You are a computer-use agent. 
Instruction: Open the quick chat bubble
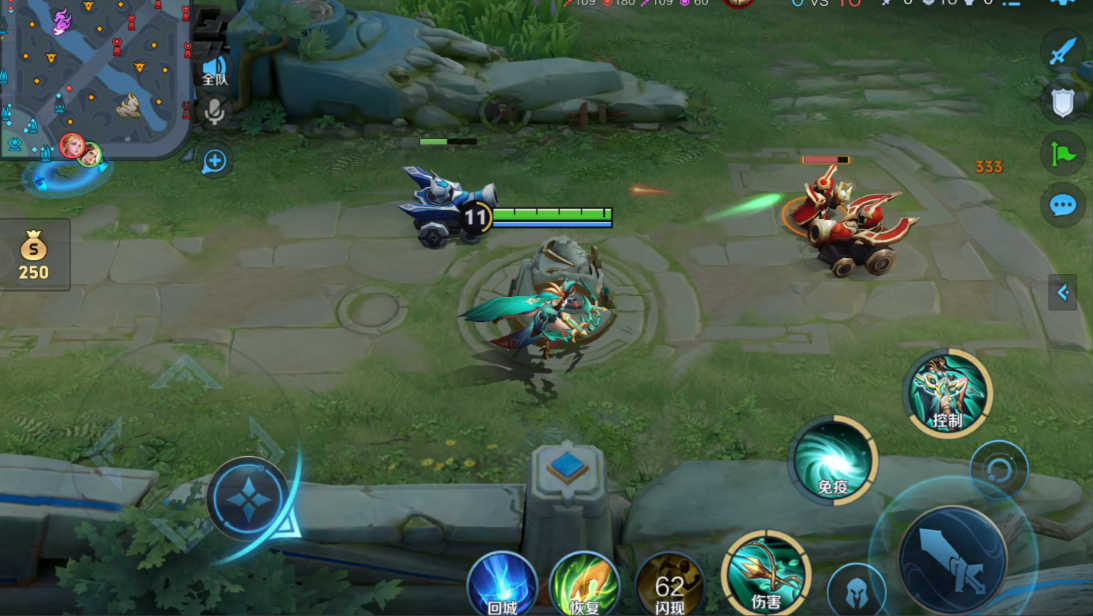tap(1062, 206)
